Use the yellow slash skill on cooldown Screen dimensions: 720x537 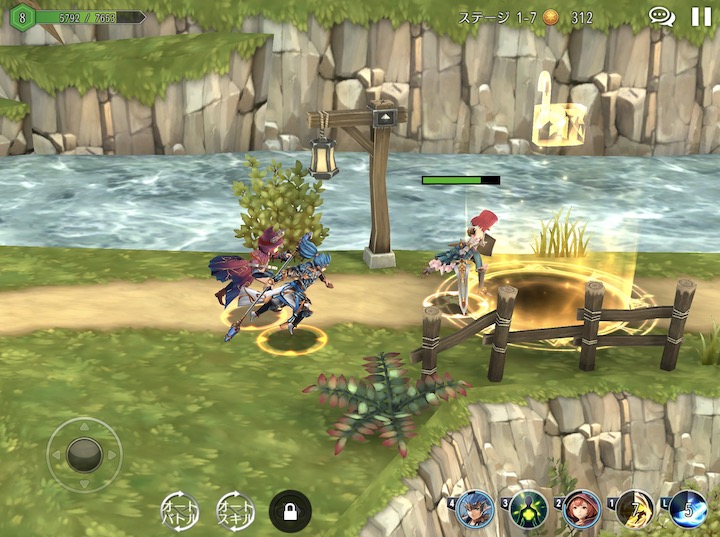click(x=635, y=510)
